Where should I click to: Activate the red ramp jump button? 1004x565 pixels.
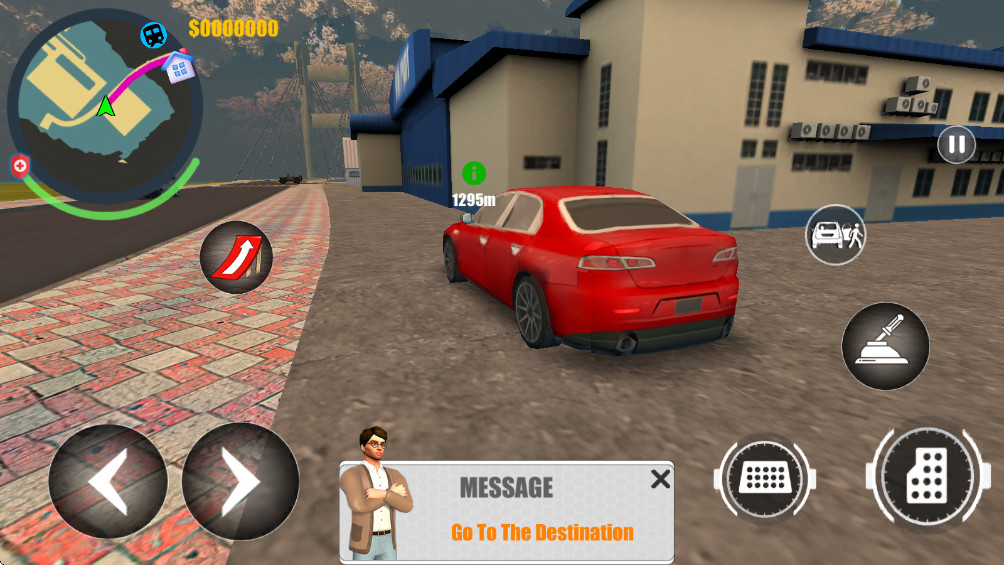236,257
